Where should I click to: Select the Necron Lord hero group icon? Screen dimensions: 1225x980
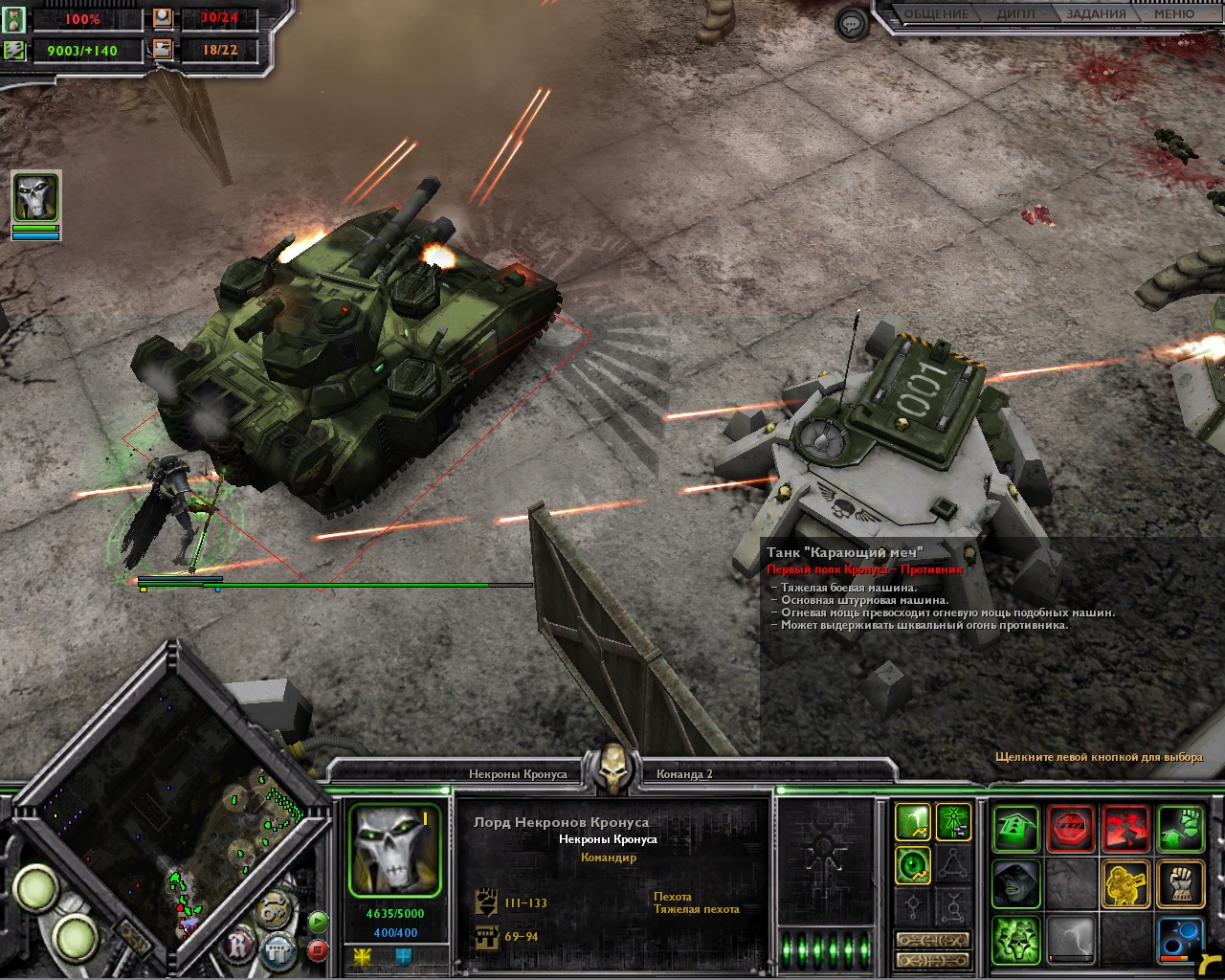35,198
